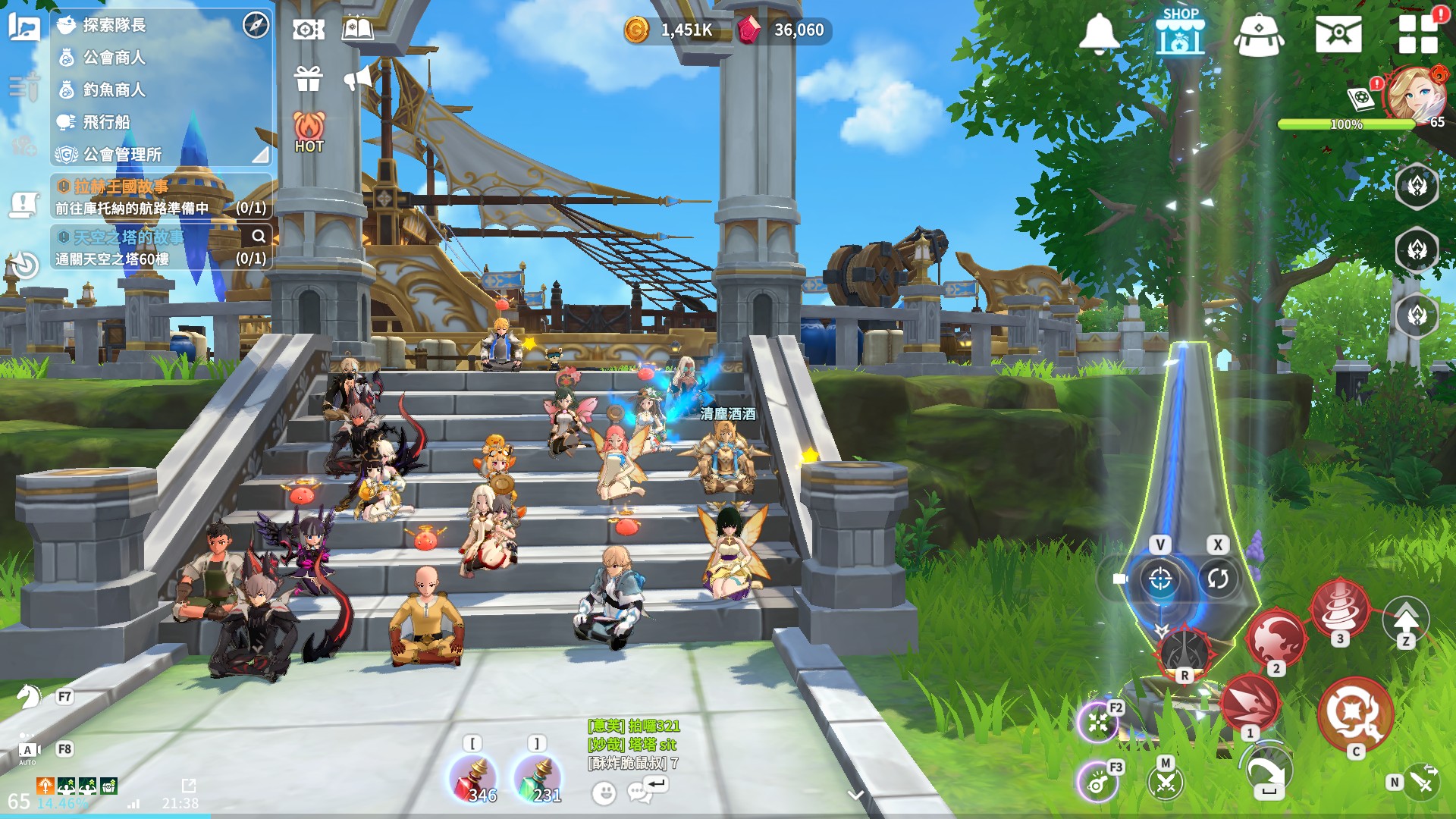Enter the SHOP store
This screenshot has width=1456, height=819.
point(1180,32)
